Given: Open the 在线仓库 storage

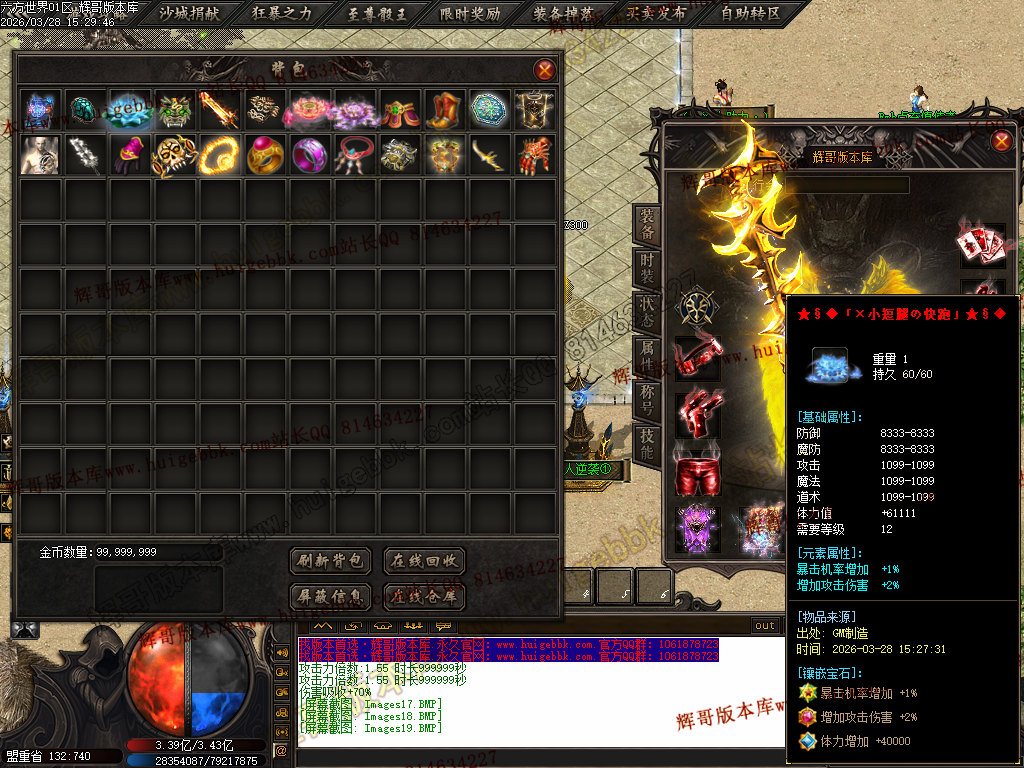Looking at the screenshot, I should [x=424, y=598].
